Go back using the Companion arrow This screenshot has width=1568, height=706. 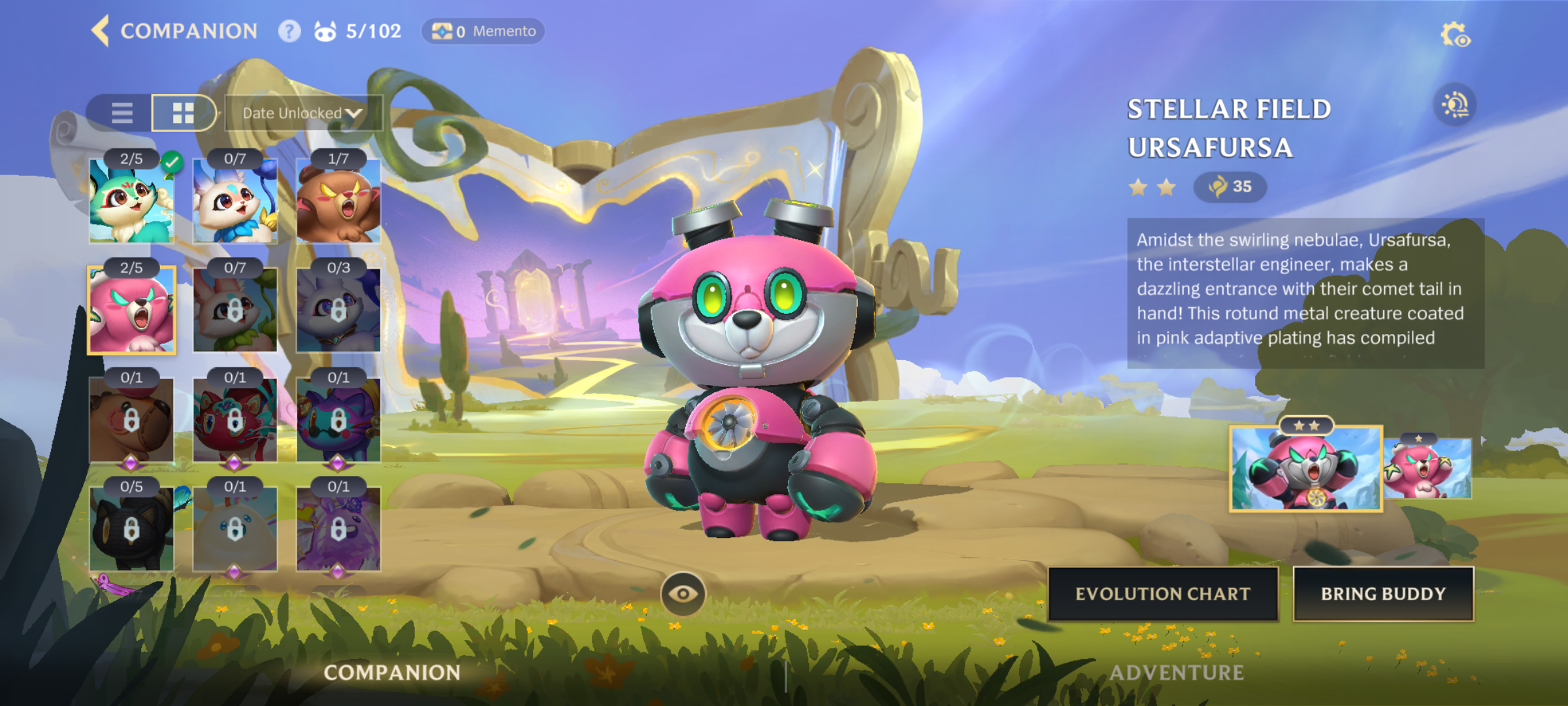pos(101,31)
